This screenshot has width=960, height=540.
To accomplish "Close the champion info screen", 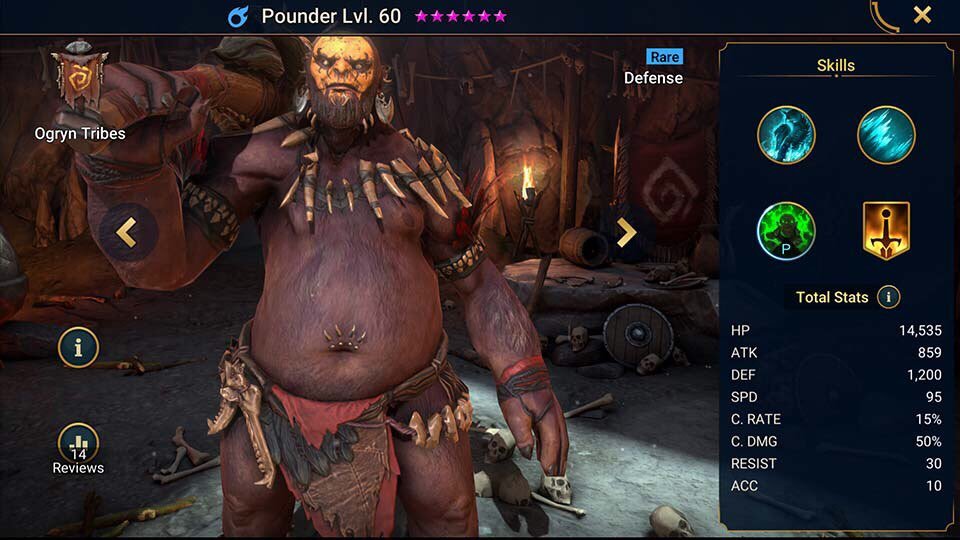I will pos(922,15).
